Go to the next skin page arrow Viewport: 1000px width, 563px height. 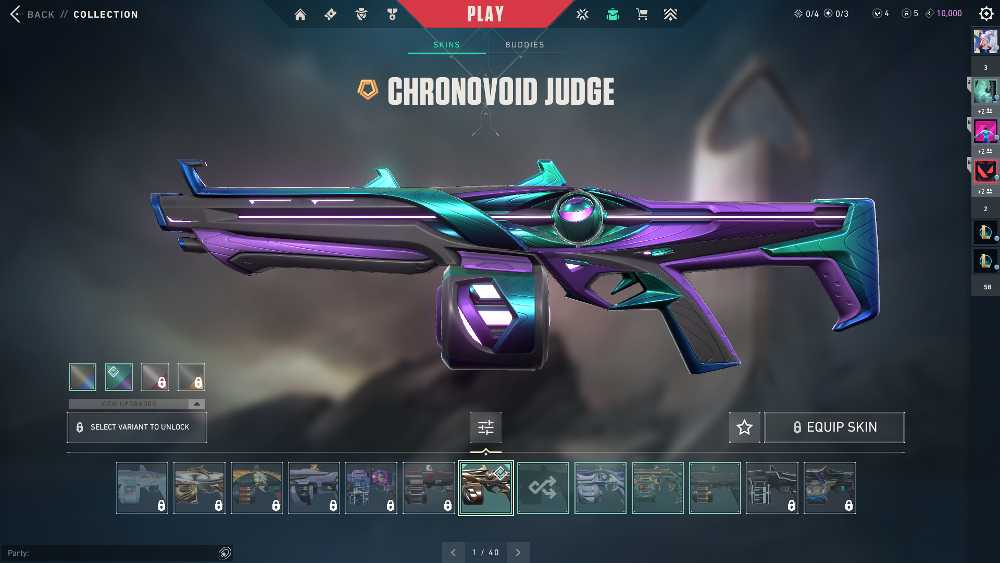[518, 552]
